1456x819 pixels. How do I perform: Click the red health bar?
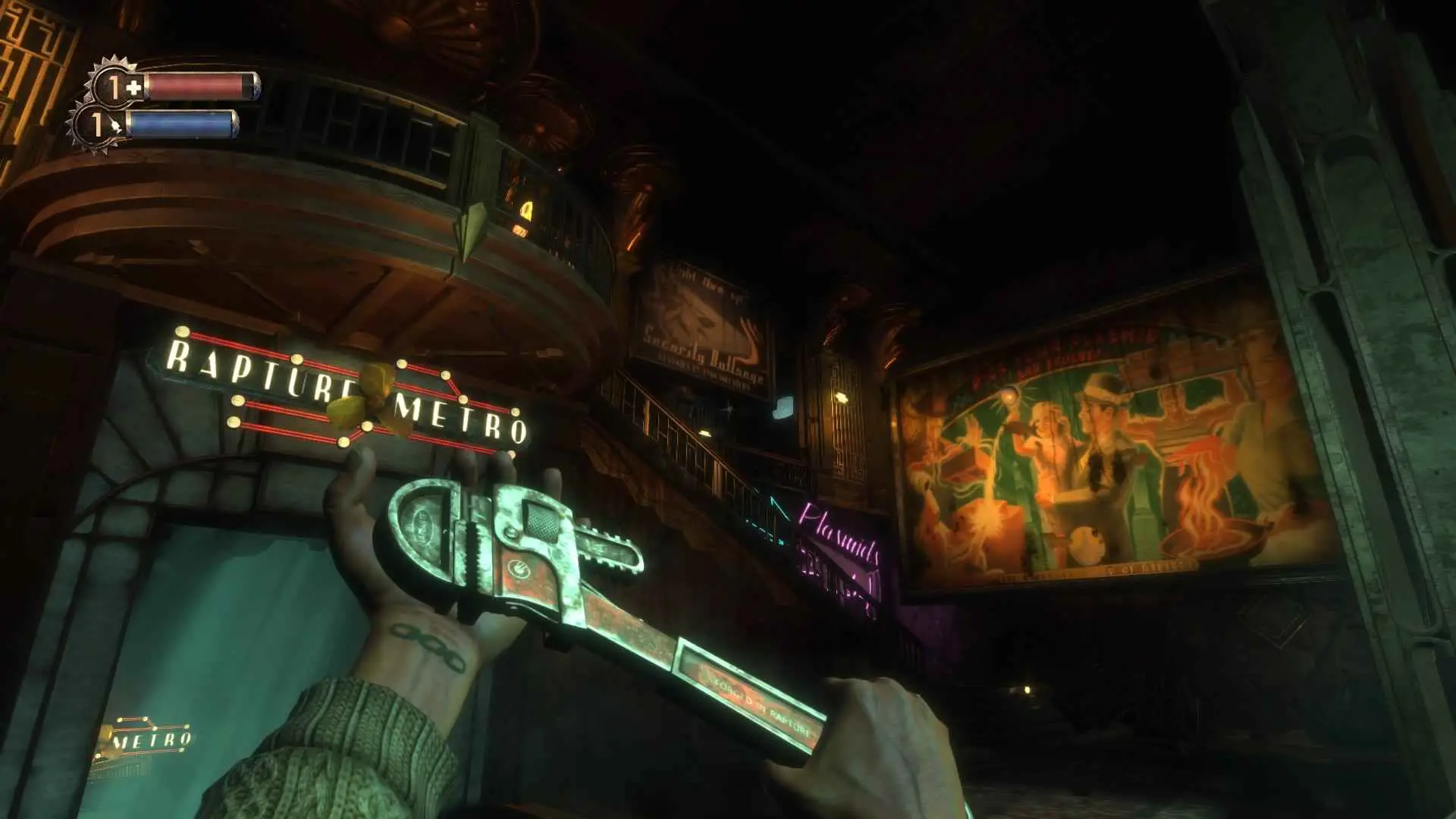point(201,86)
